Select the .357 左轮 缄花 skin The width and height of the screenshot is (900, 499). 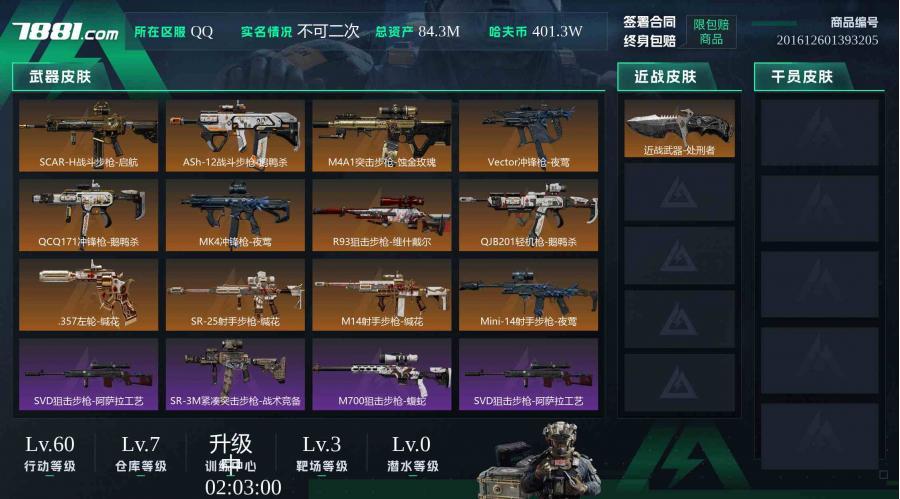point(89,295)
